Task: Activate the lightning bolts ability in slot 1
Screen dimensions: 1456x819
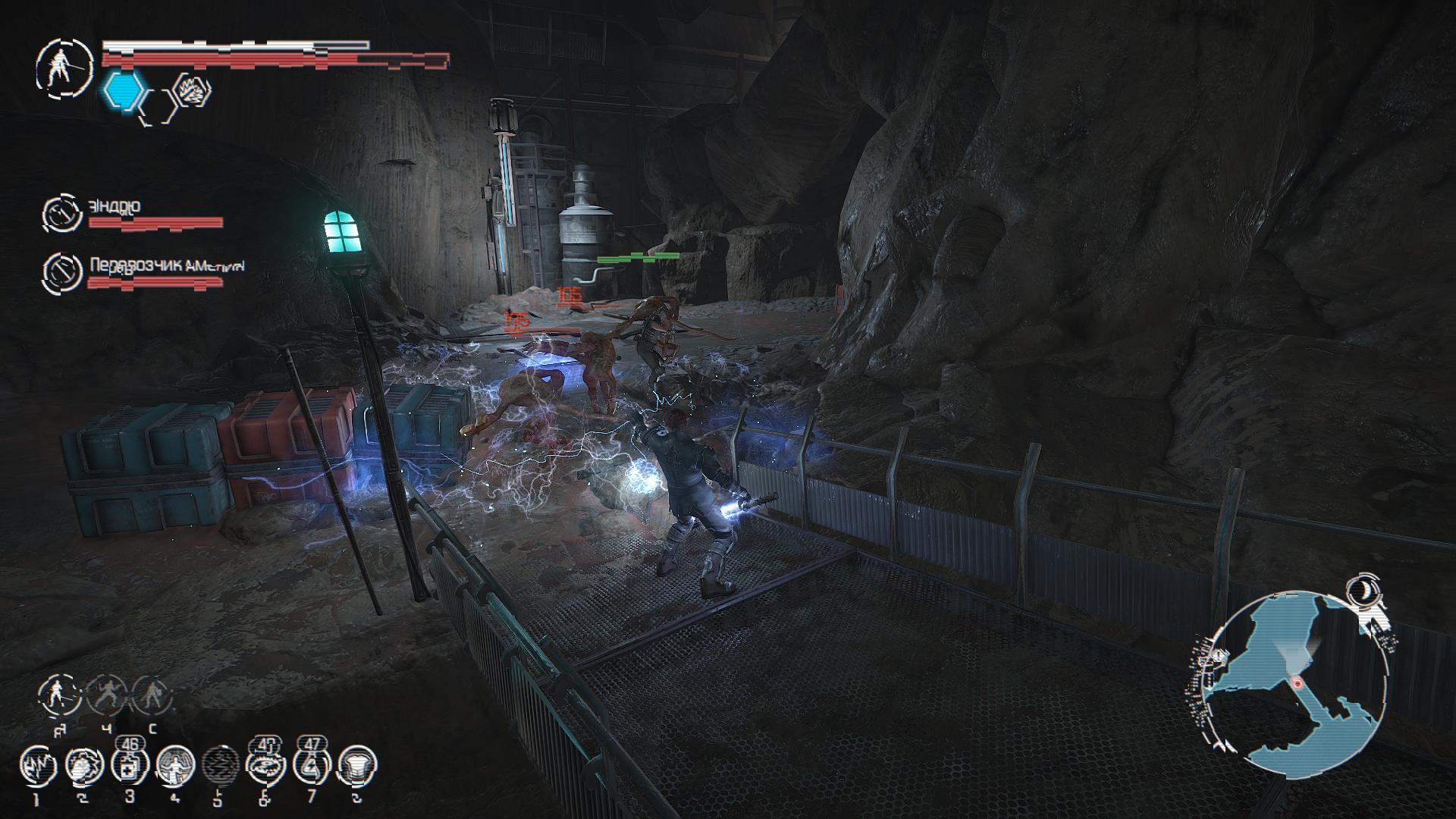Action: point(38,768)
